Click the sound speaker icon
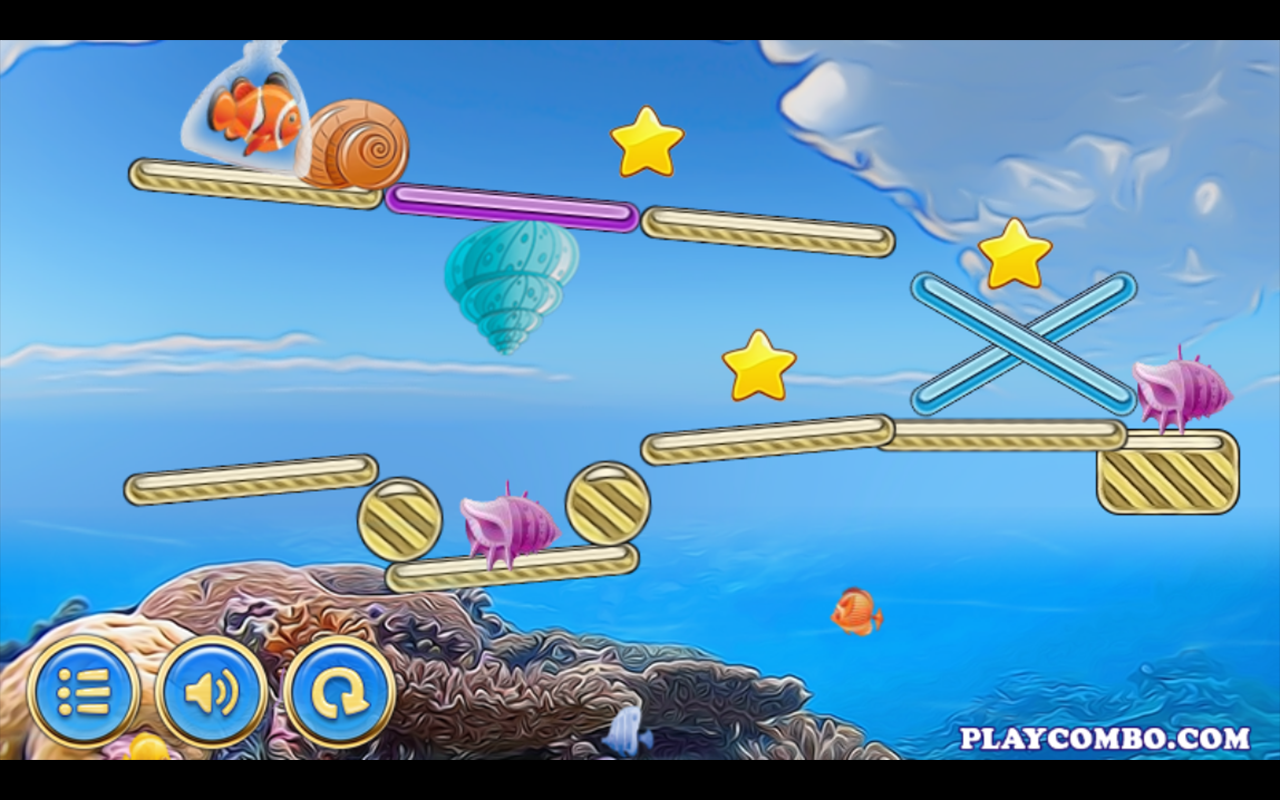The image size is (1280, 800). tap(210, 690)
